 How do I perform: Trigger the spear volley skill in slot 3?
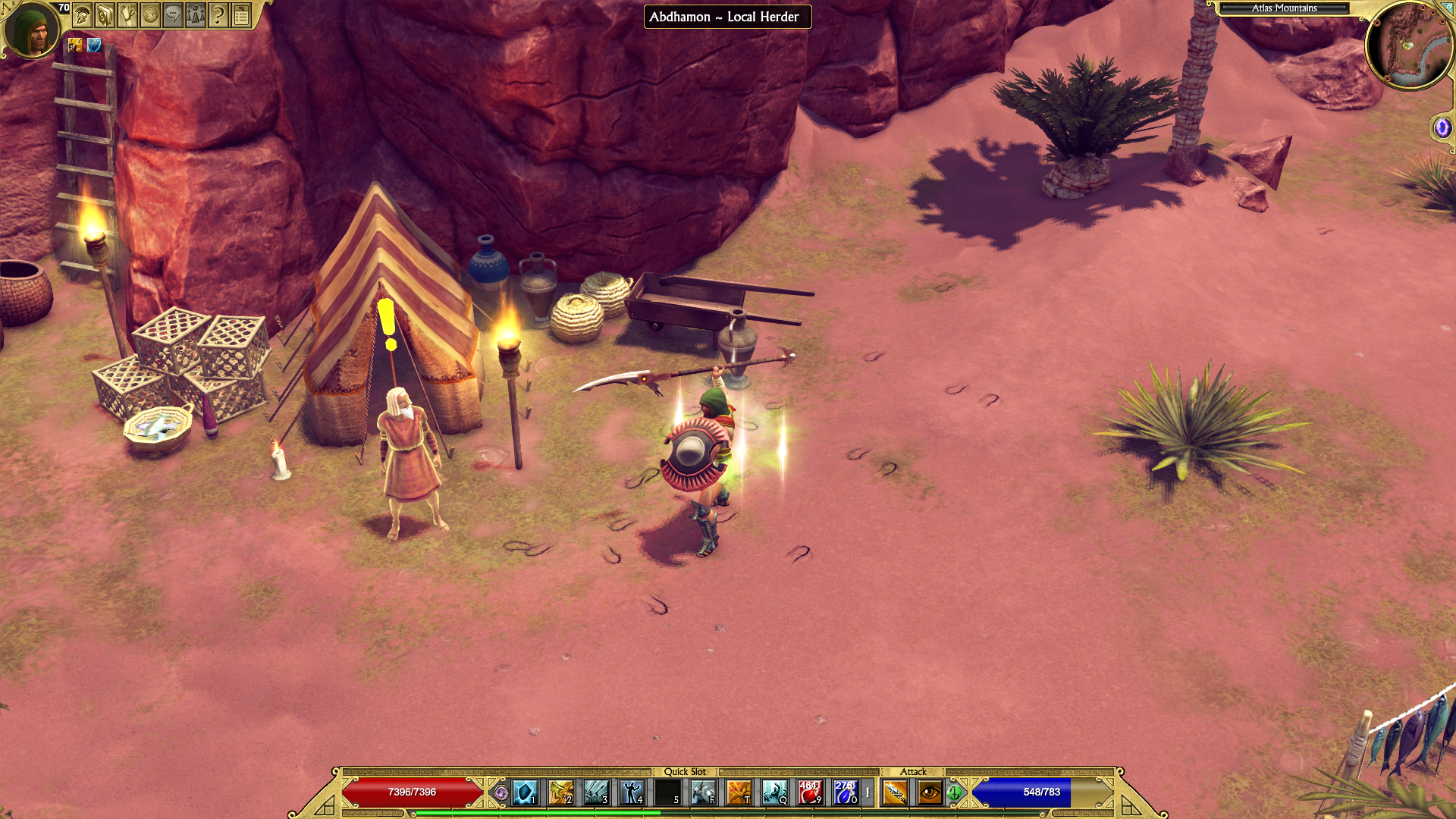click(596, 792)
